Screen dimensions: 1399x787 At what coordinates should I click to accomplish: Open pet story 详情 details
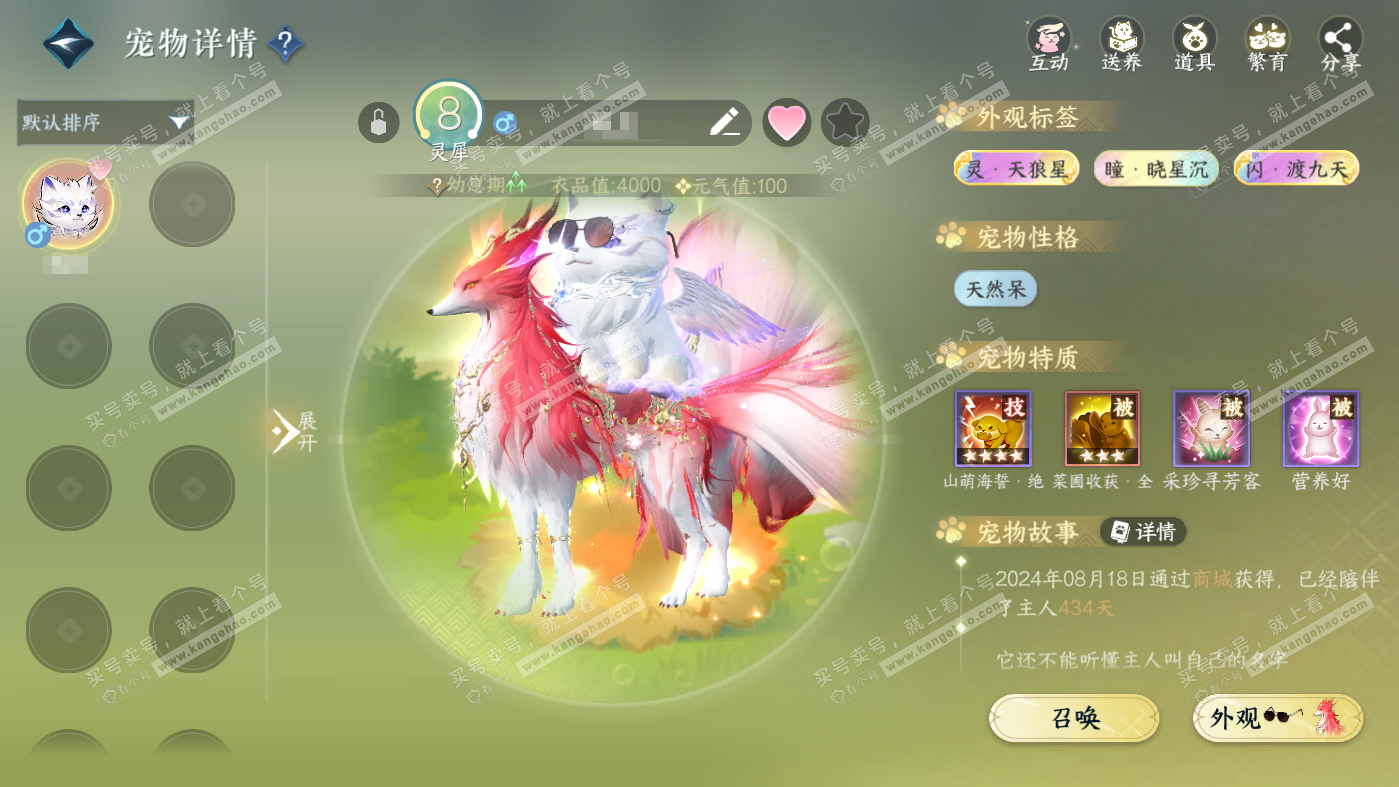click(x=1143, y=532)
